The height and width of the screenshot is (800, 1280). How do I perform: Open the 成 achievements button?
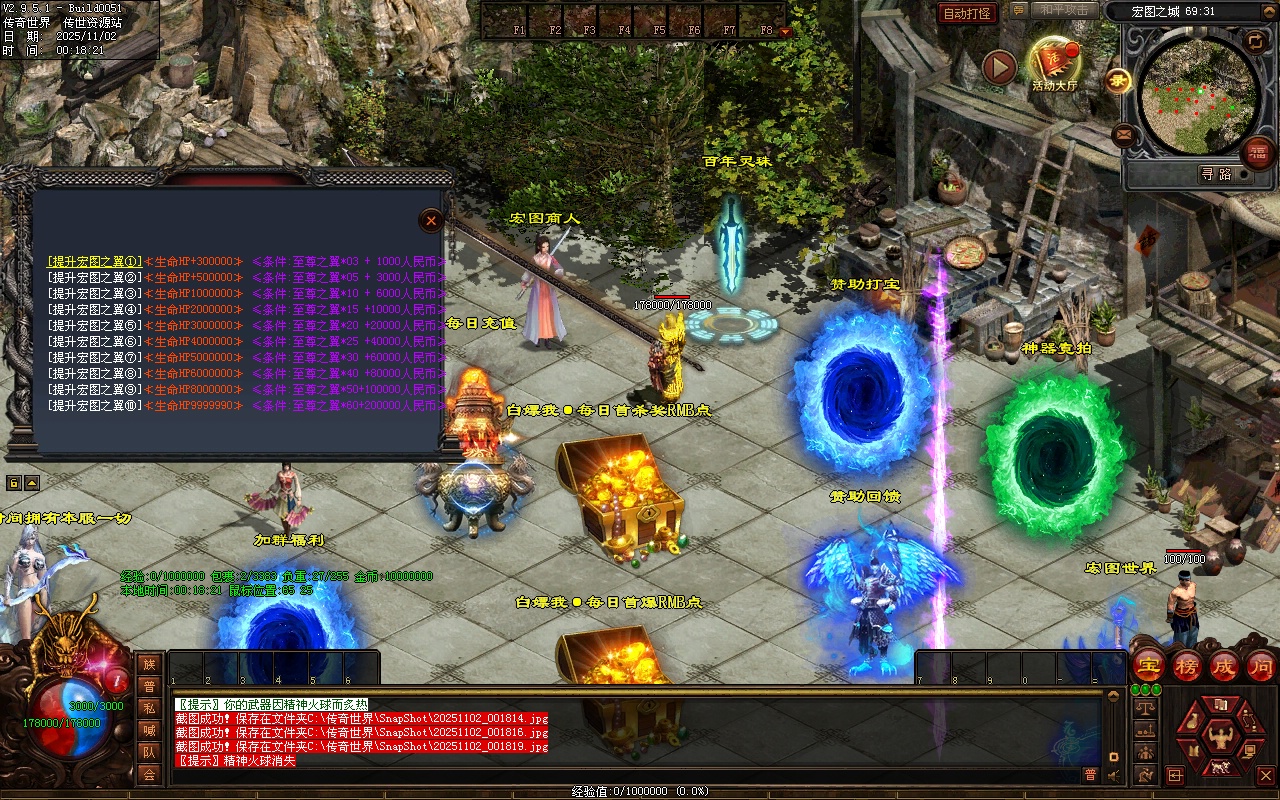(1224, 666)
